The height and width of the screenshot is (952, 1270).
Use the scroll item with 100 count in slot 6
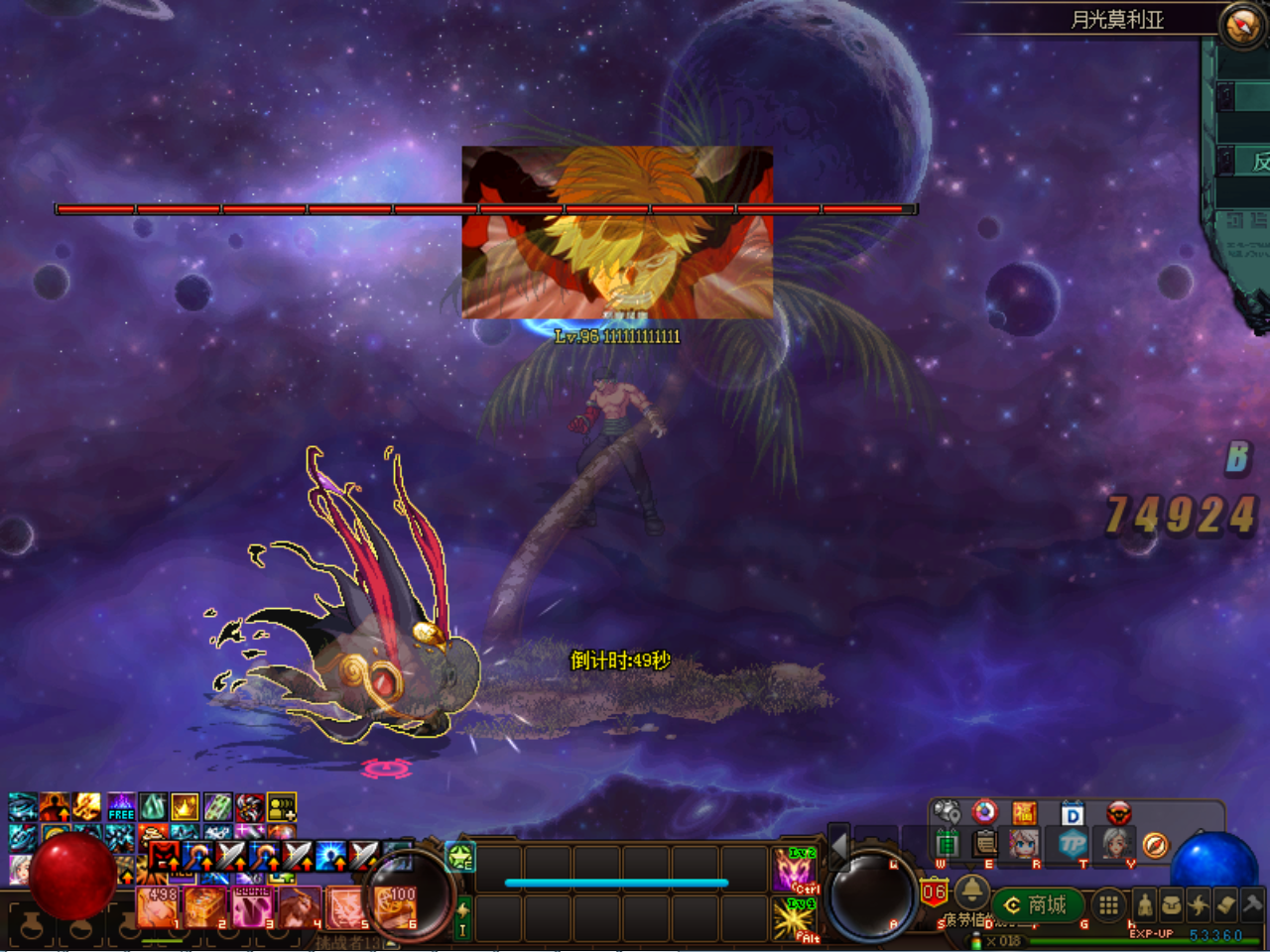click(x=397, y=906)
